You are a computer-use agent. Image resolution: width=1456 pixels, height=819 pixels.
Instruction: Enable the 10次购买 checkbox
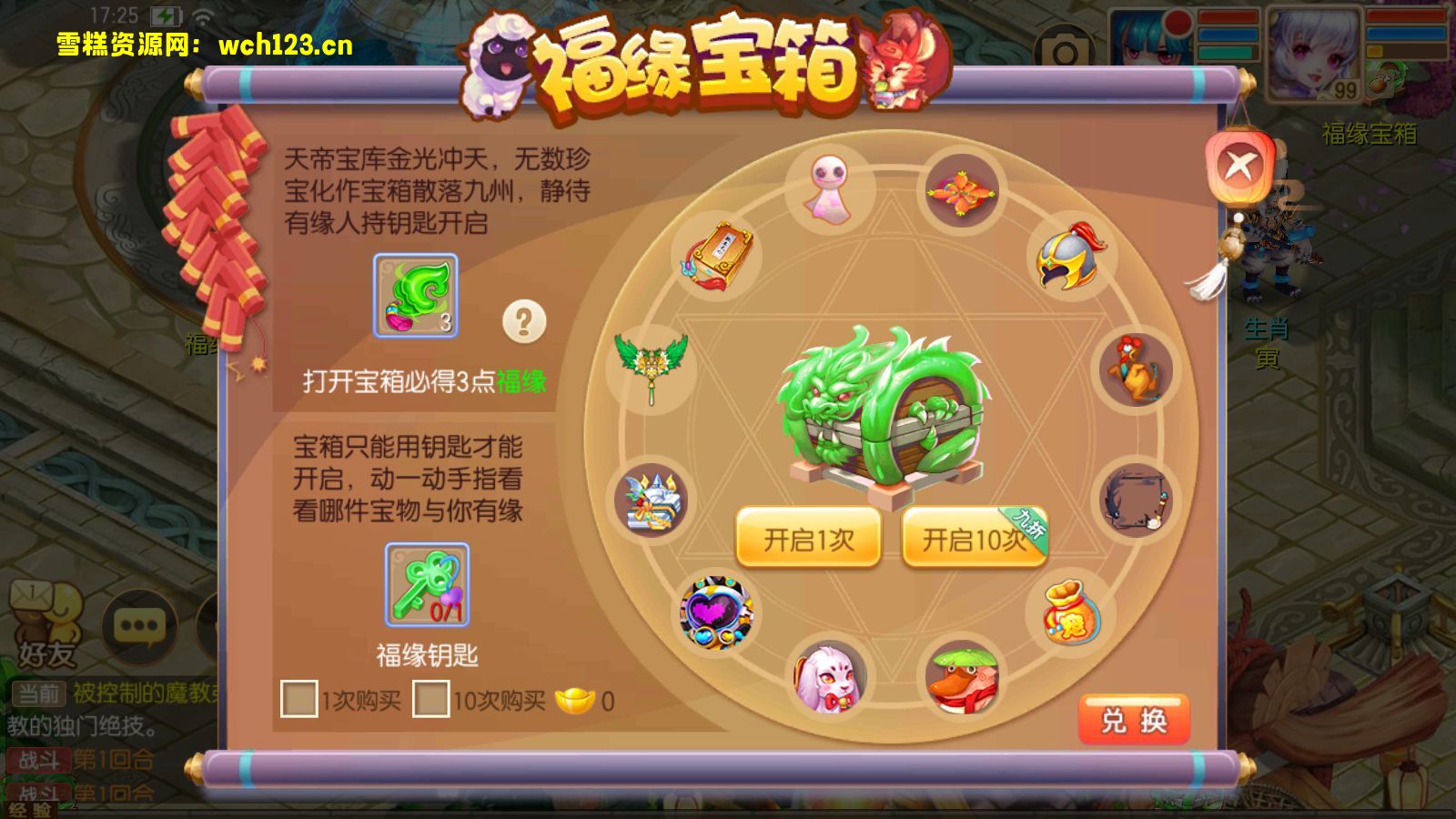click(x=432, y=701)
